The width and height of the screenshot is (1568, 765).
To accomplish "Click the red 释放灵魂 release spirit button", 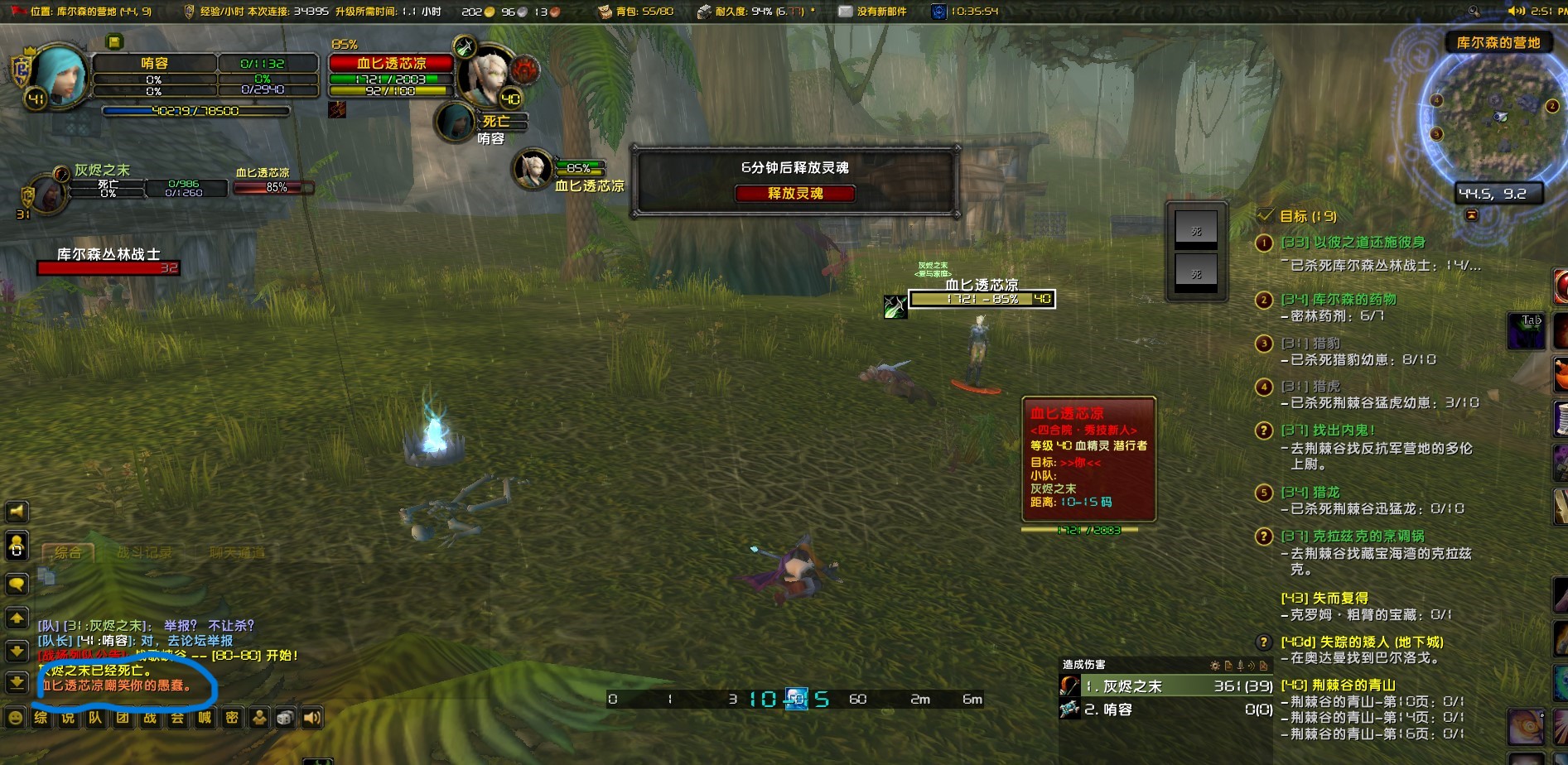I will coord(794,194).
